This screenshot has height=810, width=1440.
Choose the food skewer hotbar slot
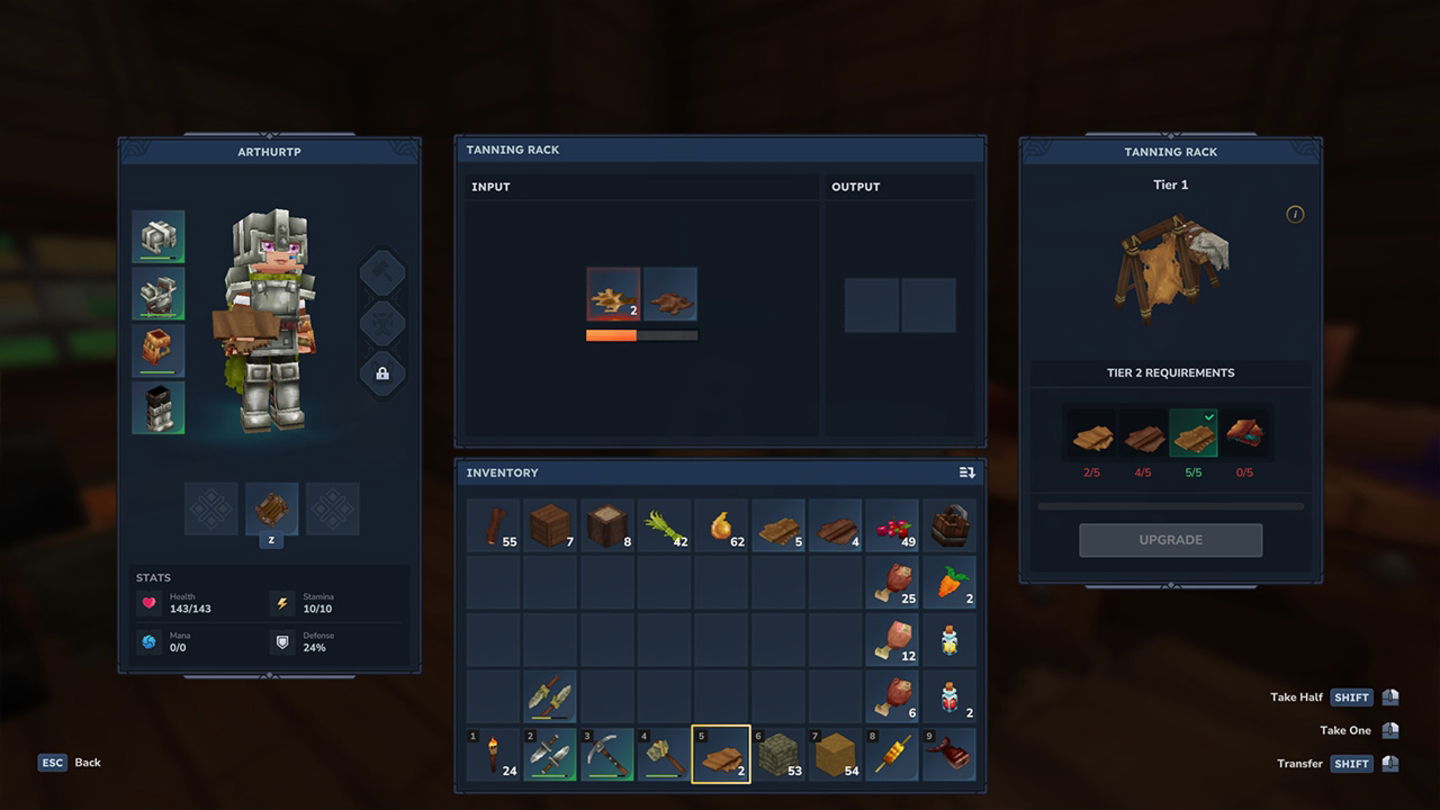(892, 754)
